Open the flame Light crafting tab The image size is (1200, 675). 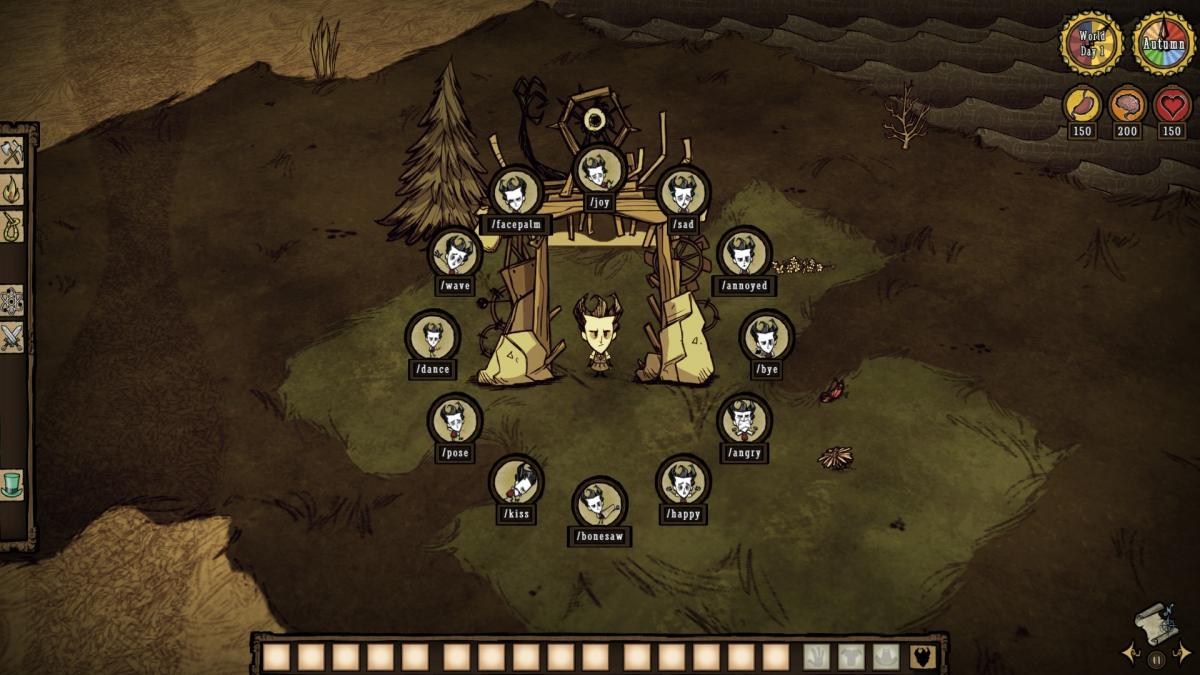12,188
